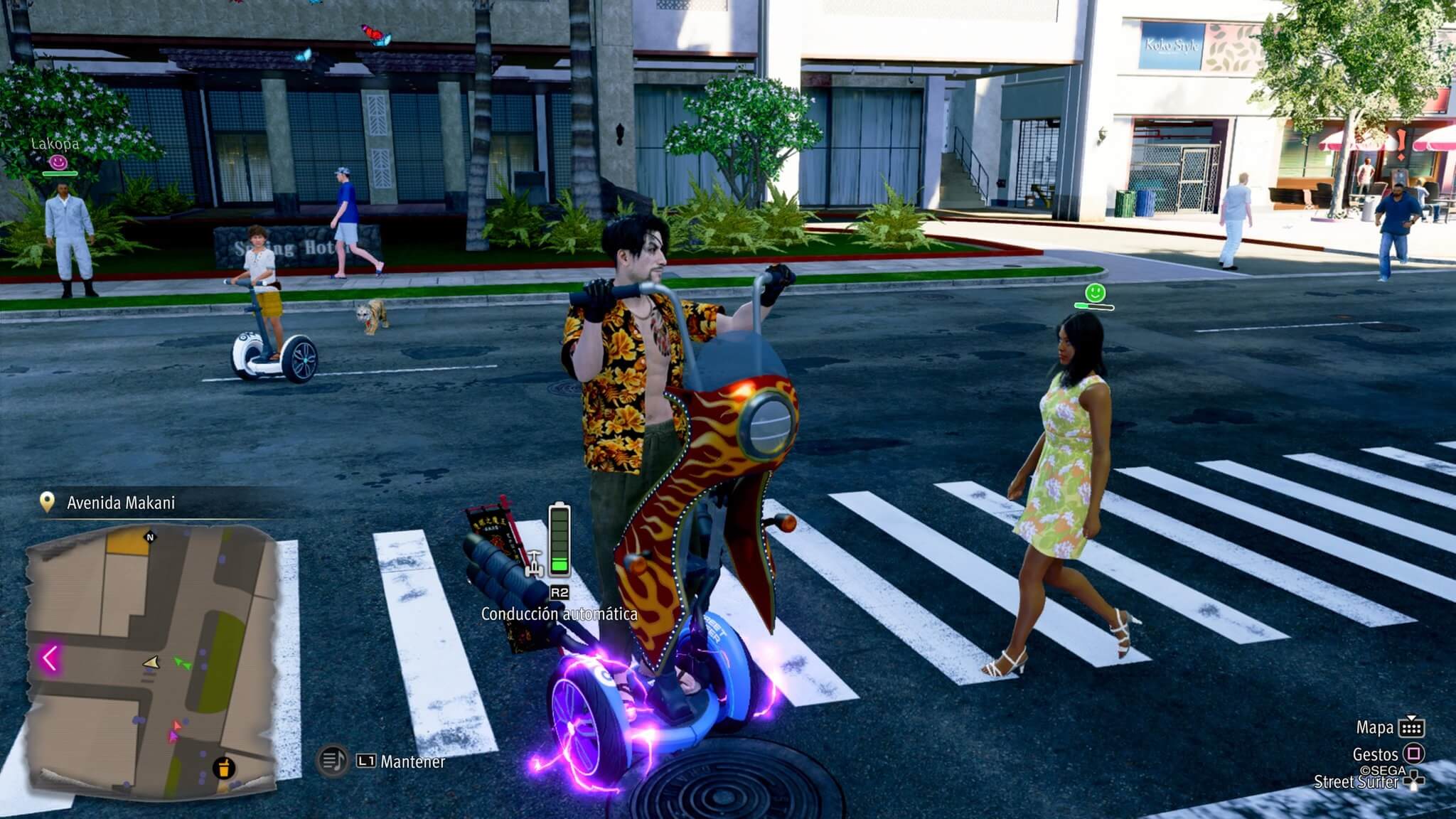1456x819 pixels.
Task: Select the green smiley above the woman
Action: click(1095, 292)
